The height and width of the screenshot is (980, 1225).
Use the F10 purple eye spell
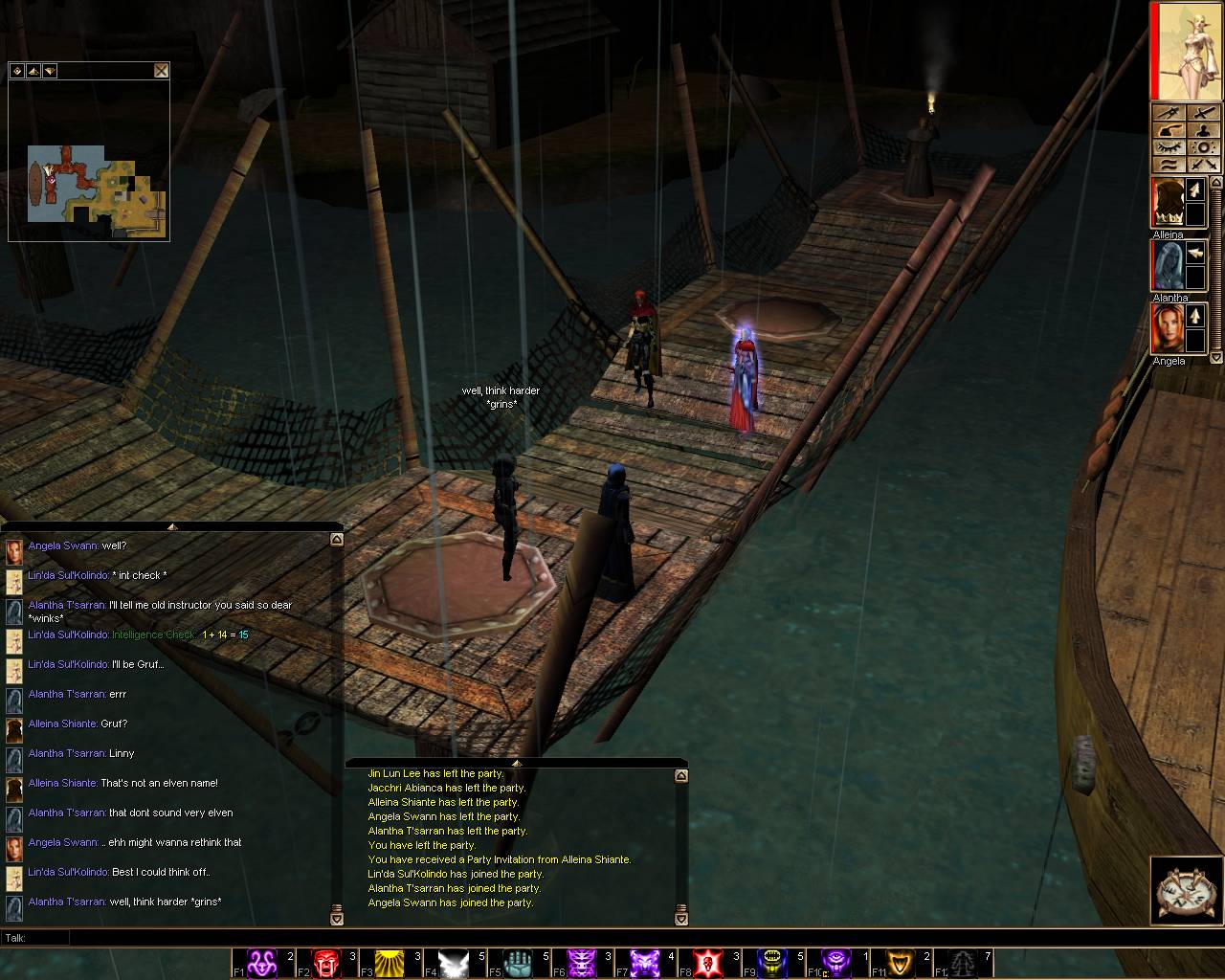click(x=835, y=962)
